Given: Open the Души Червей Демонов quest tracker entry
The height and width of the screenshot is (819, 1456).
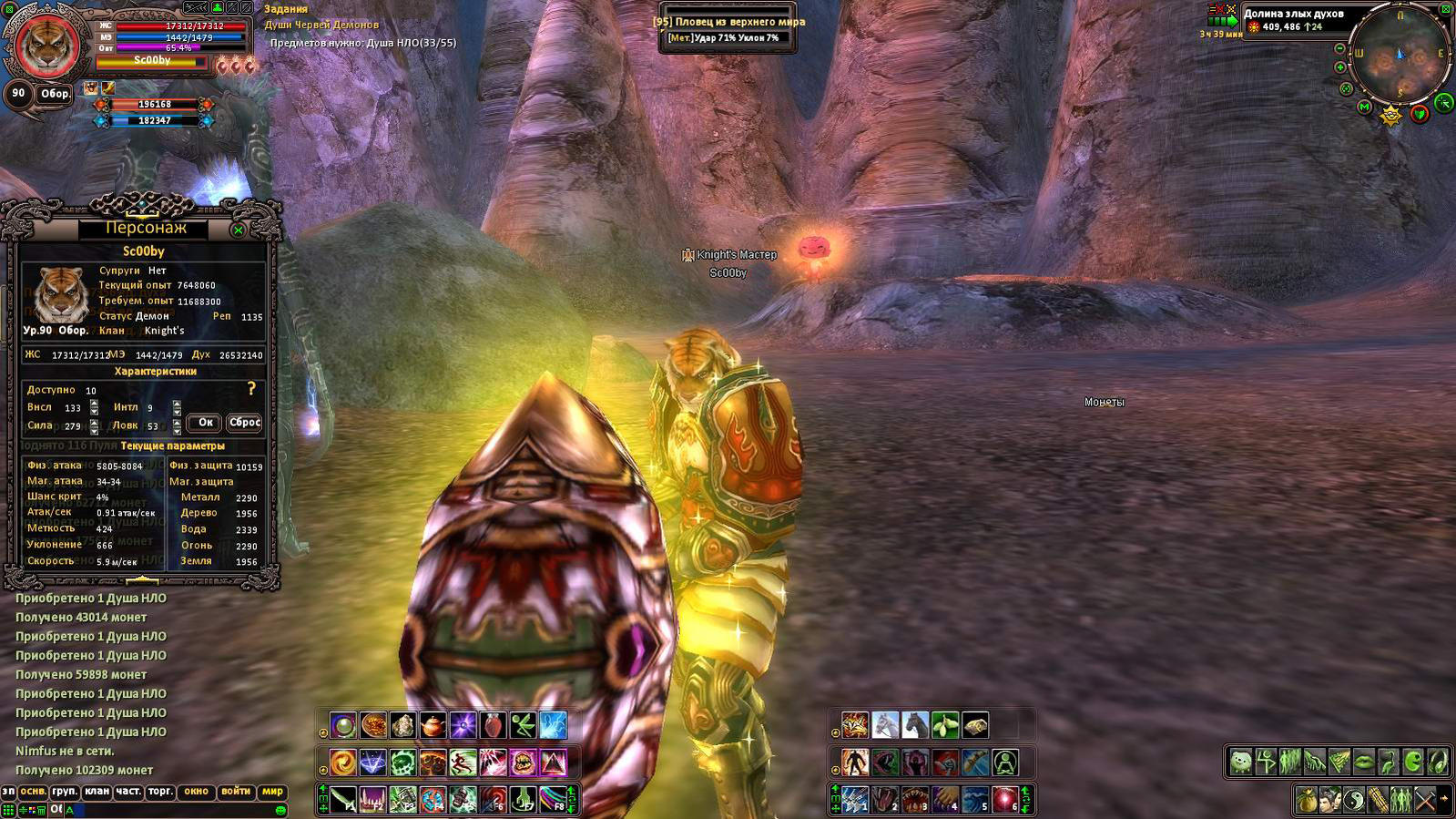Looking at the screenshot, I should [321, 25].
